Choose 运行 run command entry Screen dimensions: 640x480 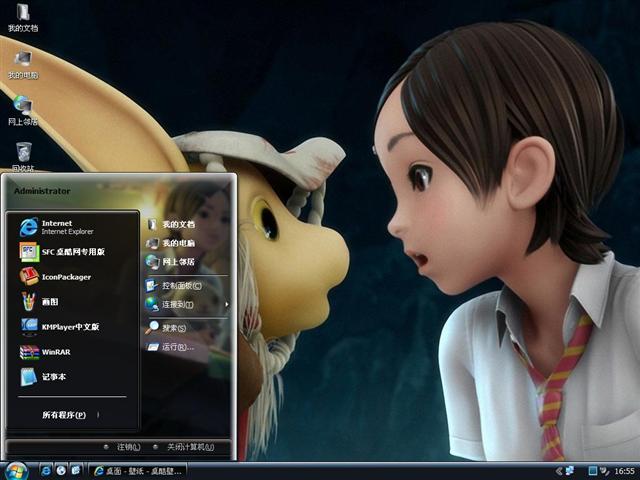point(176,347)
